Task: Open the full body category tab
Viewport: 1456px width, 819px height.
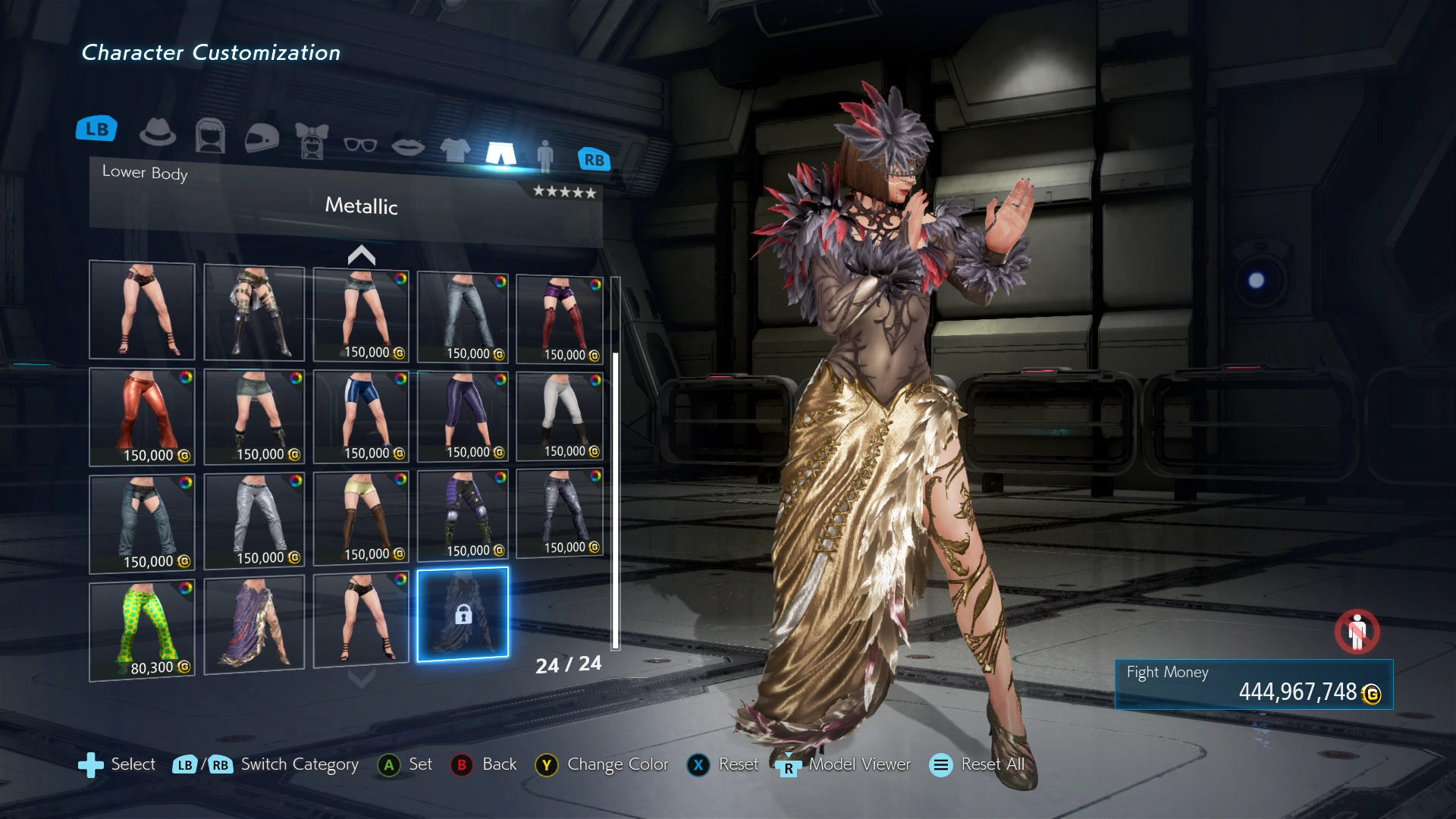Action: point(544,155)
